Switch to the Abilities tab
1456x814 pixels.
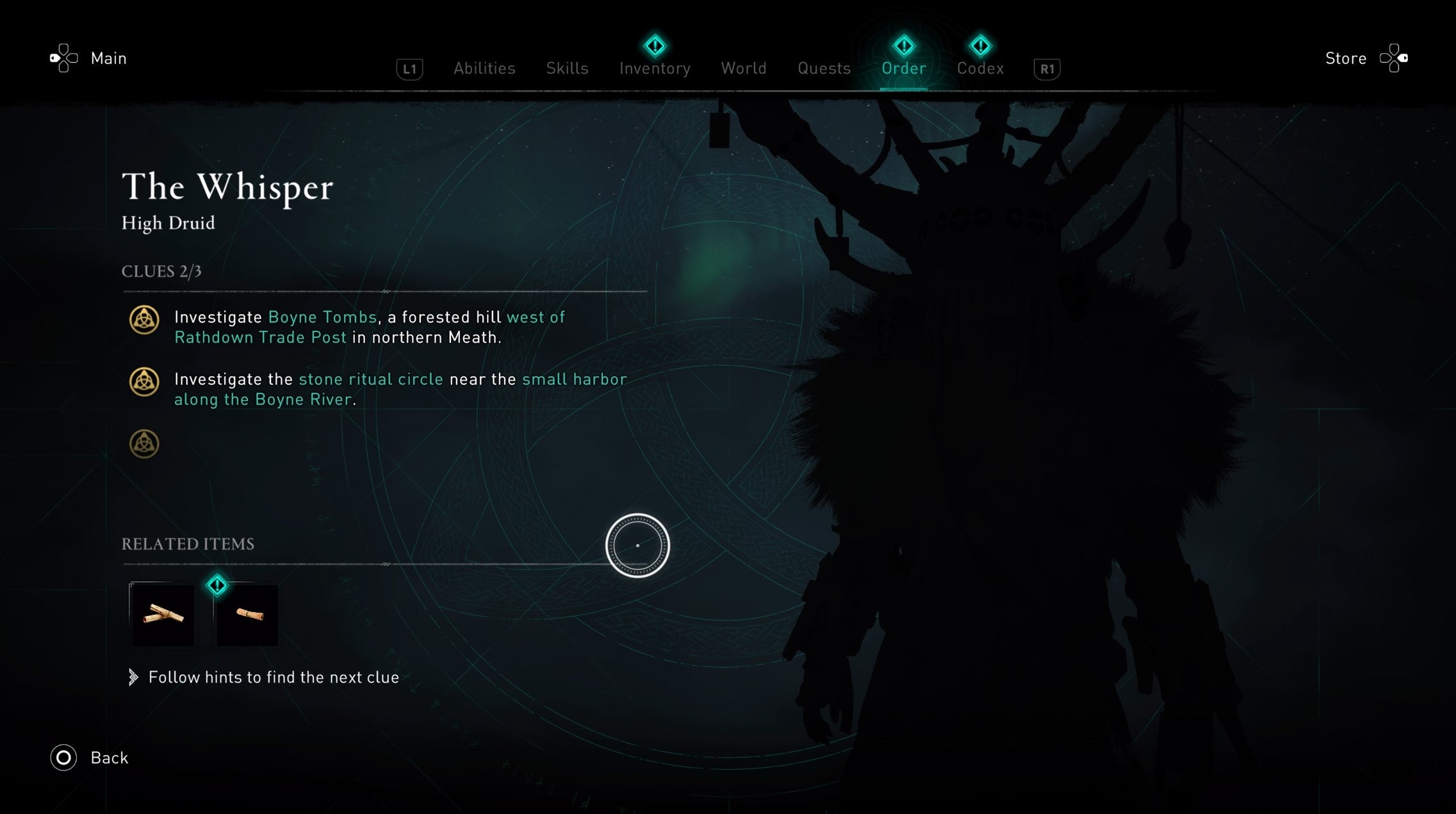tap(484, 69)
